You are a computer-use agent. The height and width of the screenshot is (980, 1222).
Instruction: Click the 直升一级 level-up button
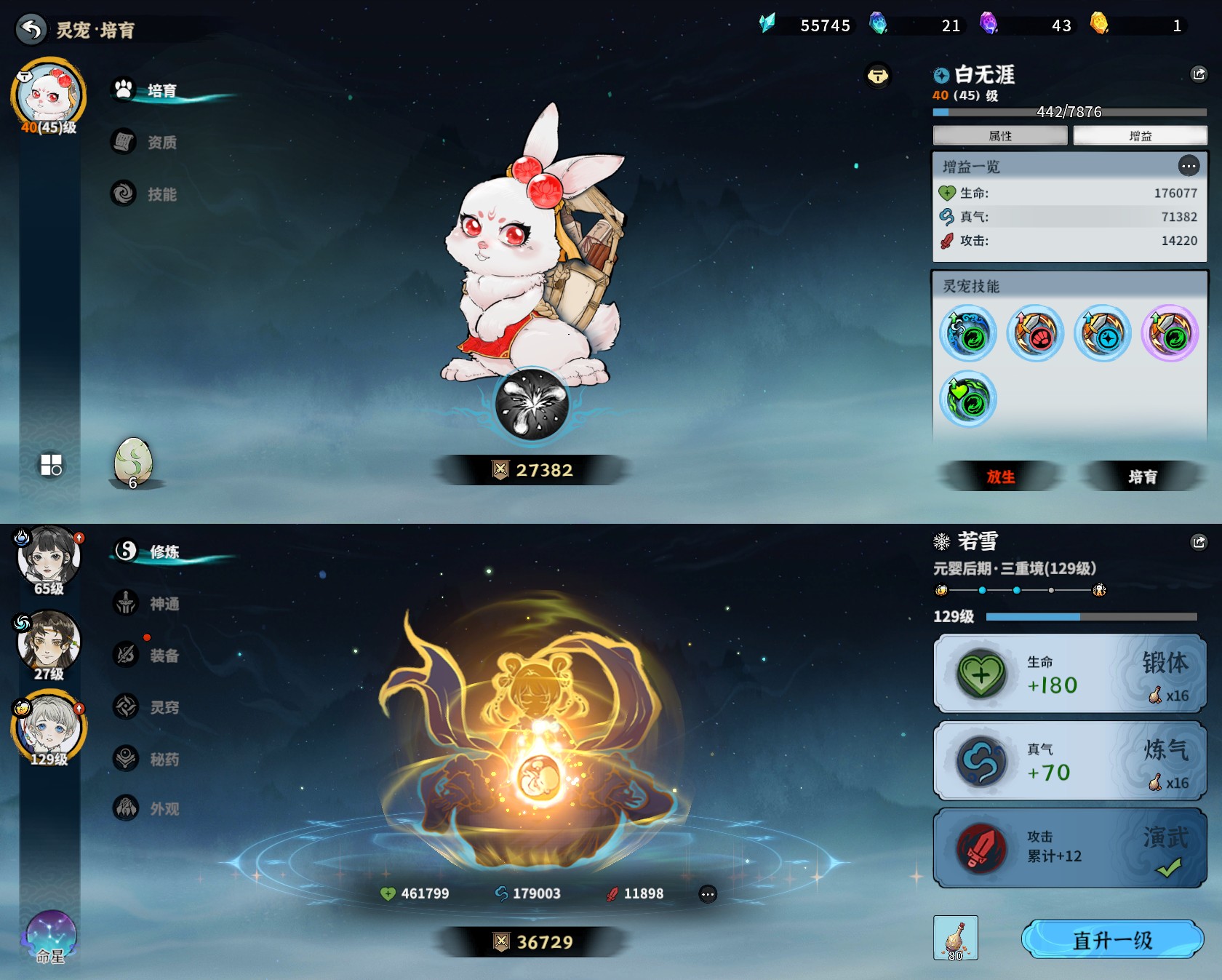1112,940
